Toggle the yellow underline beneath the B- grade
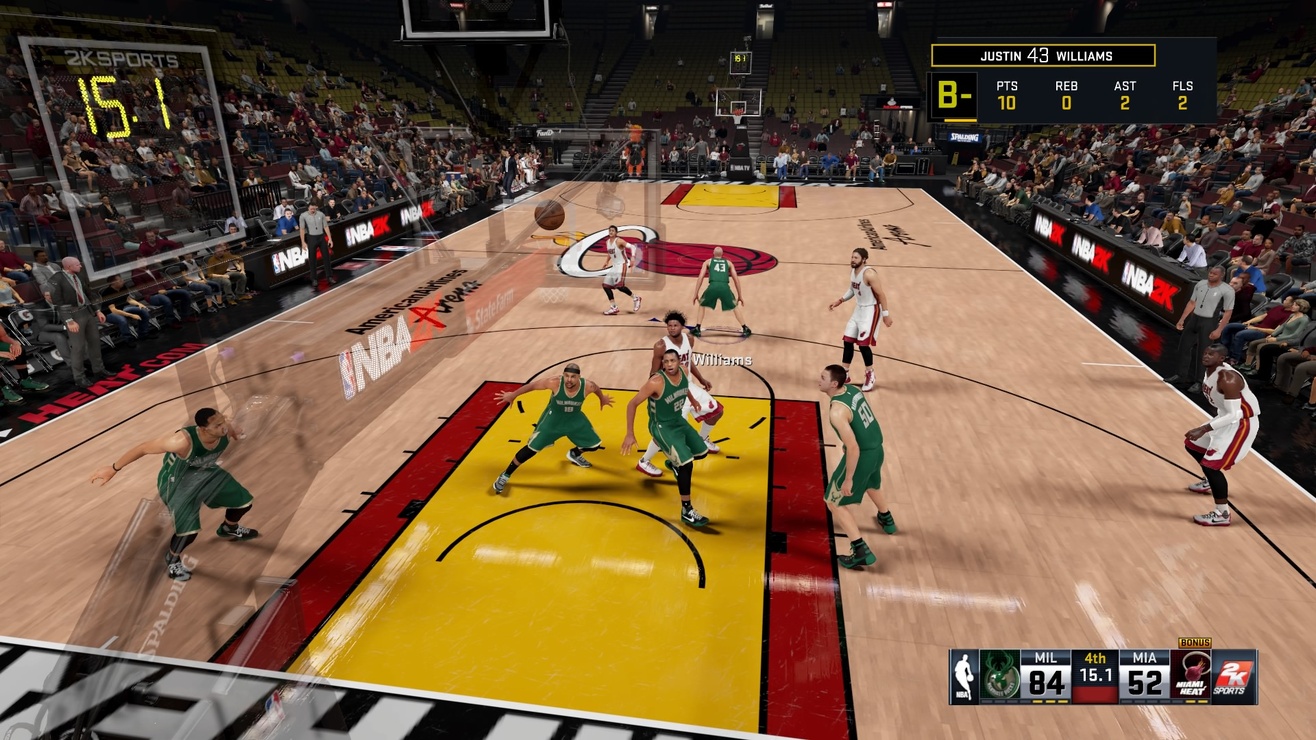 [960, 121]
